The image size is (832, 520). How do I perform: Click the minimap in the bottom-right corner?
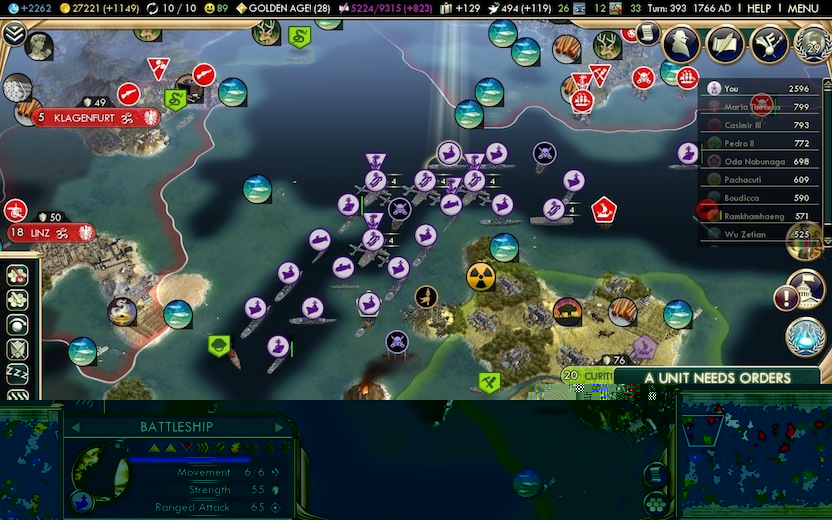(754, 459)
